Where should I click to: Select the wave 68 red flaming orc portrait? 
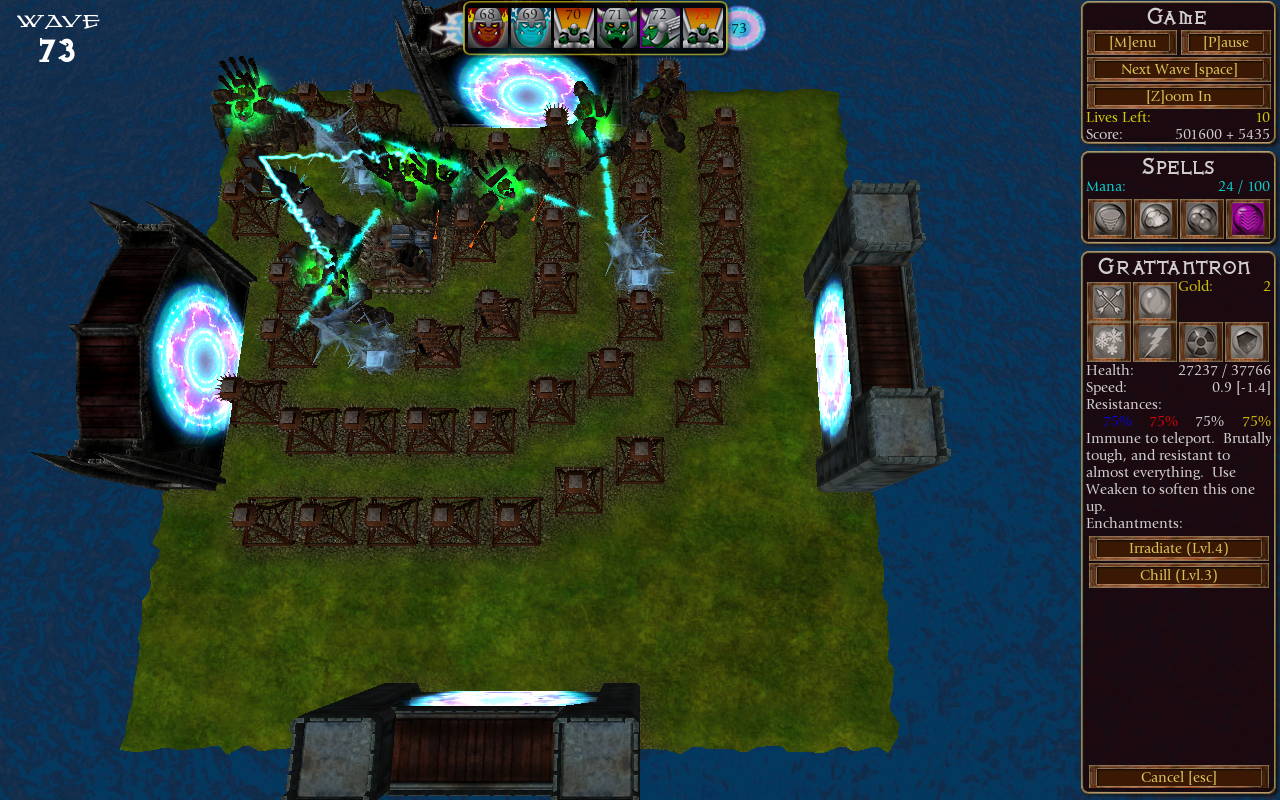click(487, 28)
